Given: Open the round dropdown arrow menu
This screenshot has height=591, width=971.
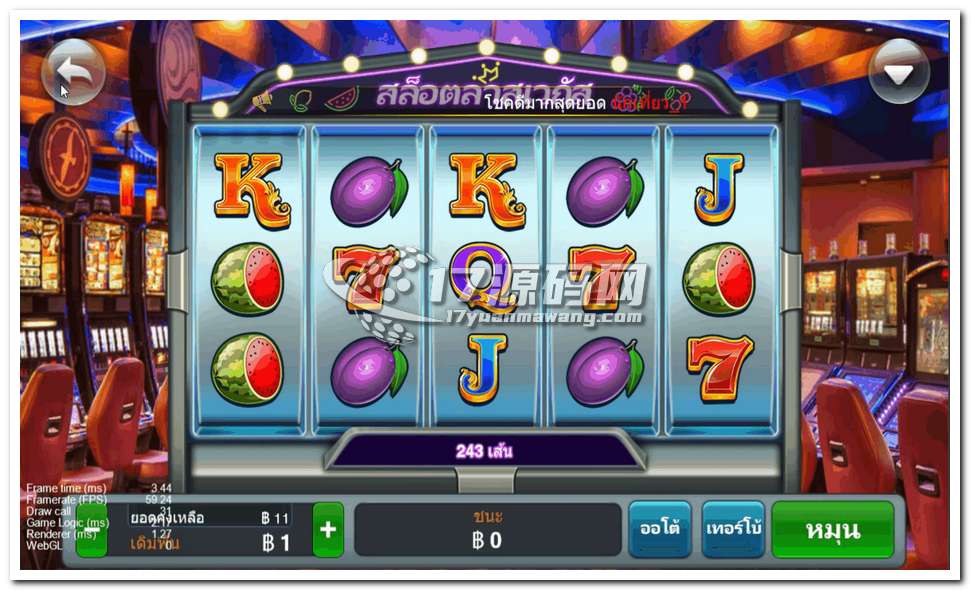Looking at the screenshot, I should click(898, 71).
